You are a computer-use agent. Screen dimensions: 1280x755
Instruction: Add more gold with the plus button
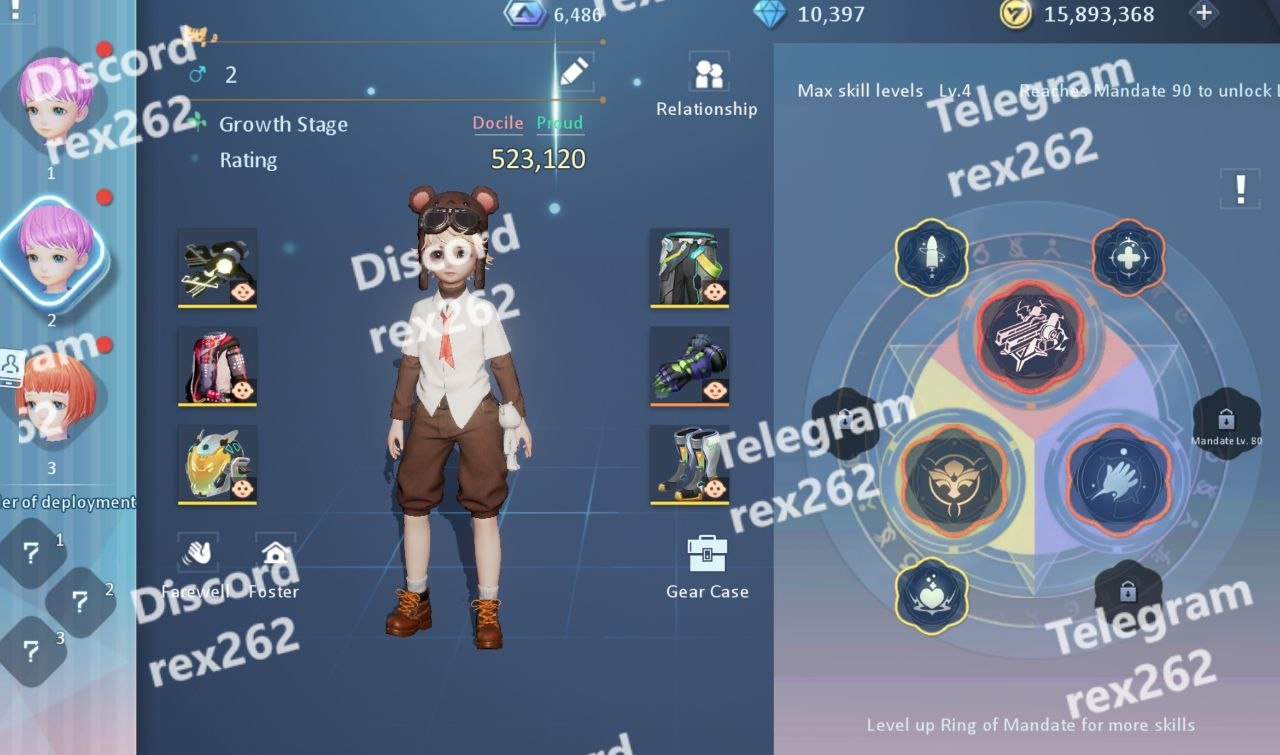tap(1204, 14)
